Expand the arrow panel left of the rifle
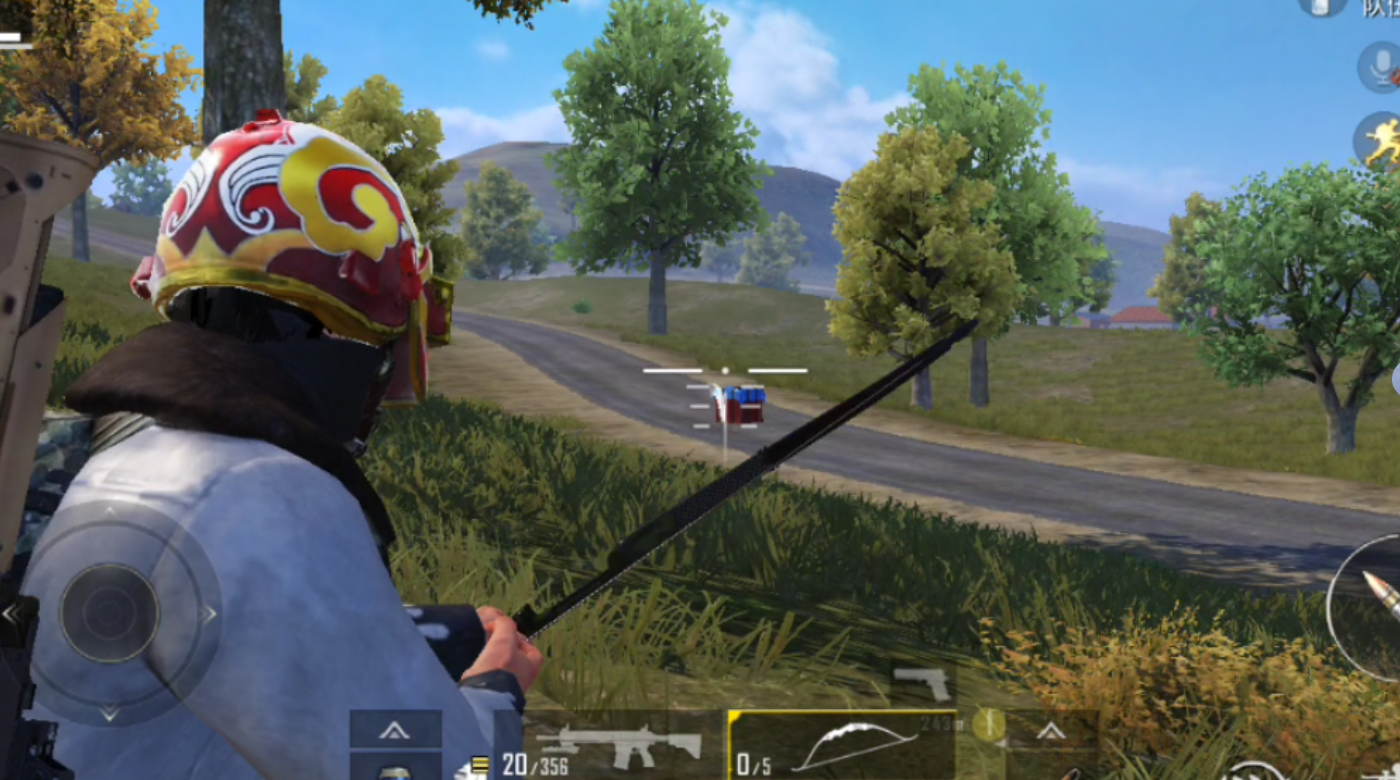The height and width of the screenshot is (780, 1400). (395, 731)
